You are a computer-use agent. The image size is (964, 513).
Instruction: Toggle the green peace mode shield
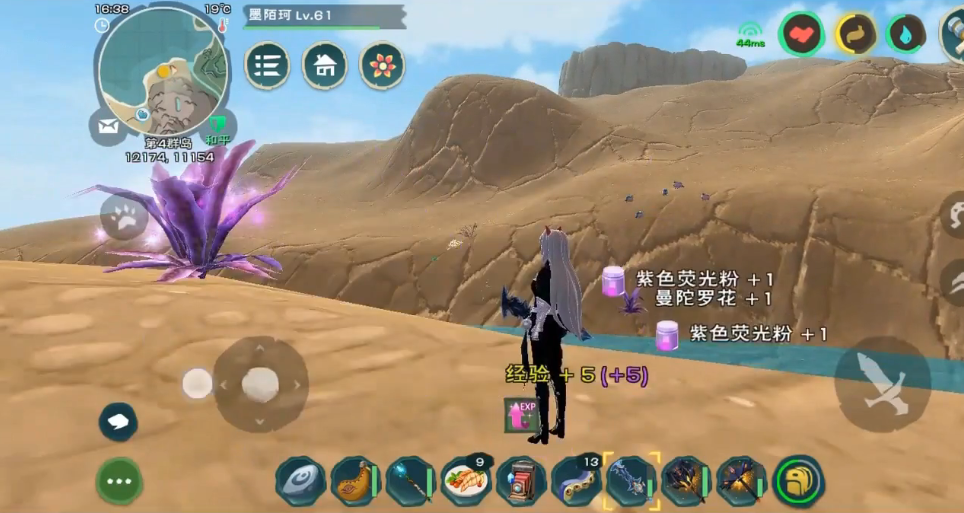pyautogui.click(x=216, y=127)
